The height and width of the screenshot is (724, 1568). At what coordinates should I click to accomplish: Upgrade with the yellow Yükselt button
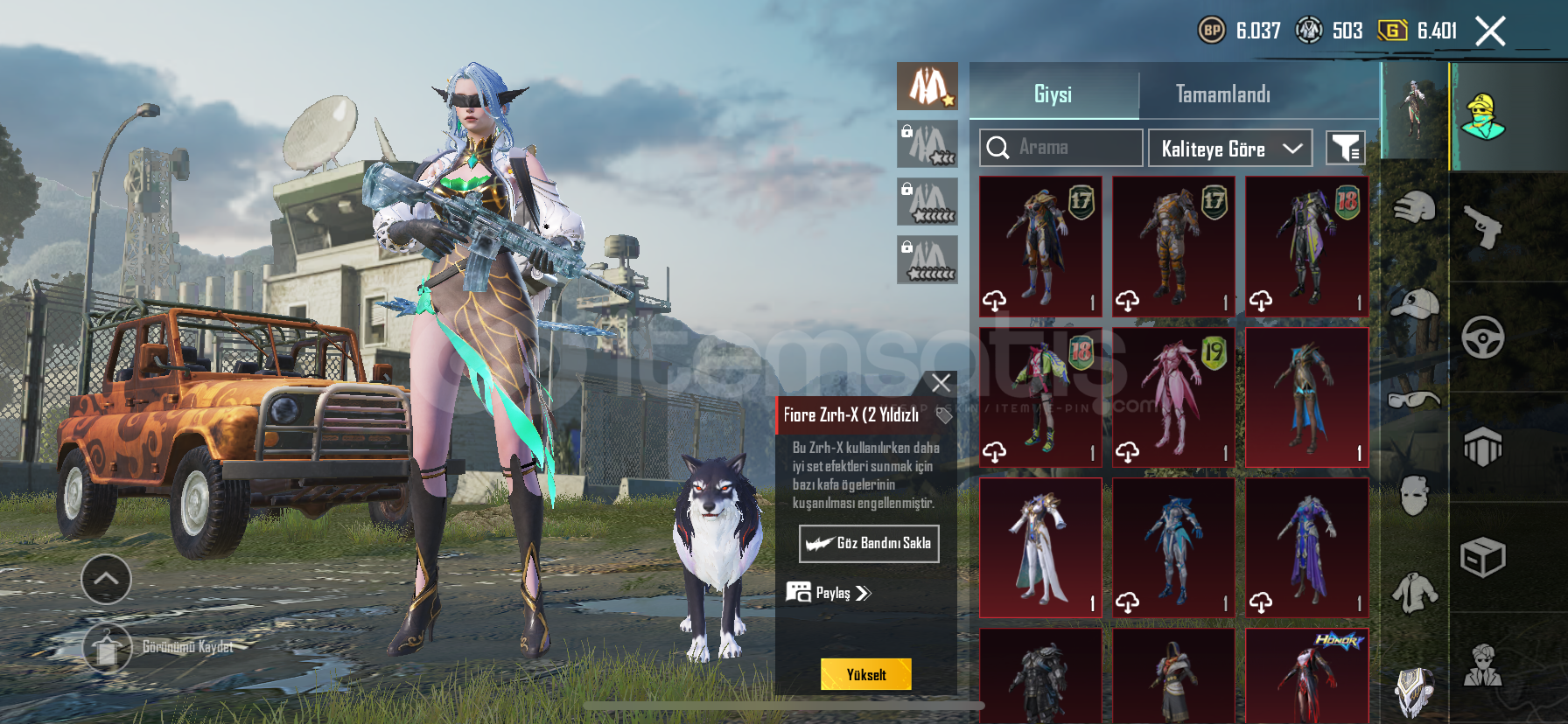click(865, 674)
